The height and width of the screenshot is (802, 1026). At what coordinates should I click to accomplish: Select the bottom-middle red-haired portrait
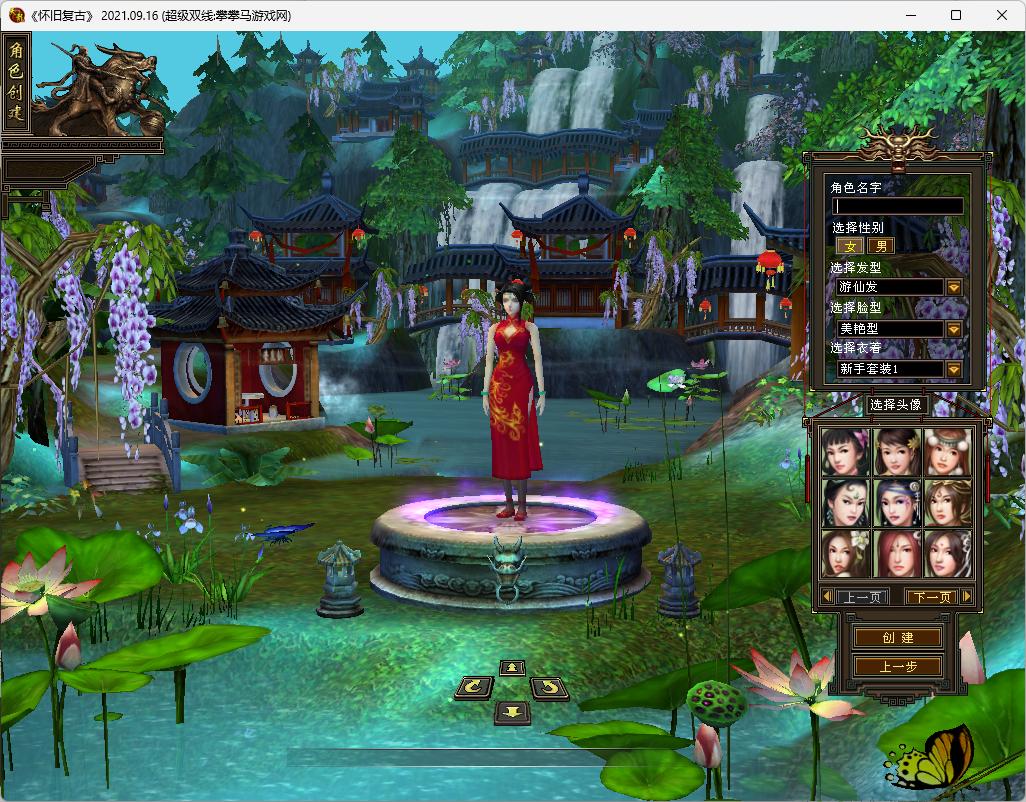[x=896, y=552]
